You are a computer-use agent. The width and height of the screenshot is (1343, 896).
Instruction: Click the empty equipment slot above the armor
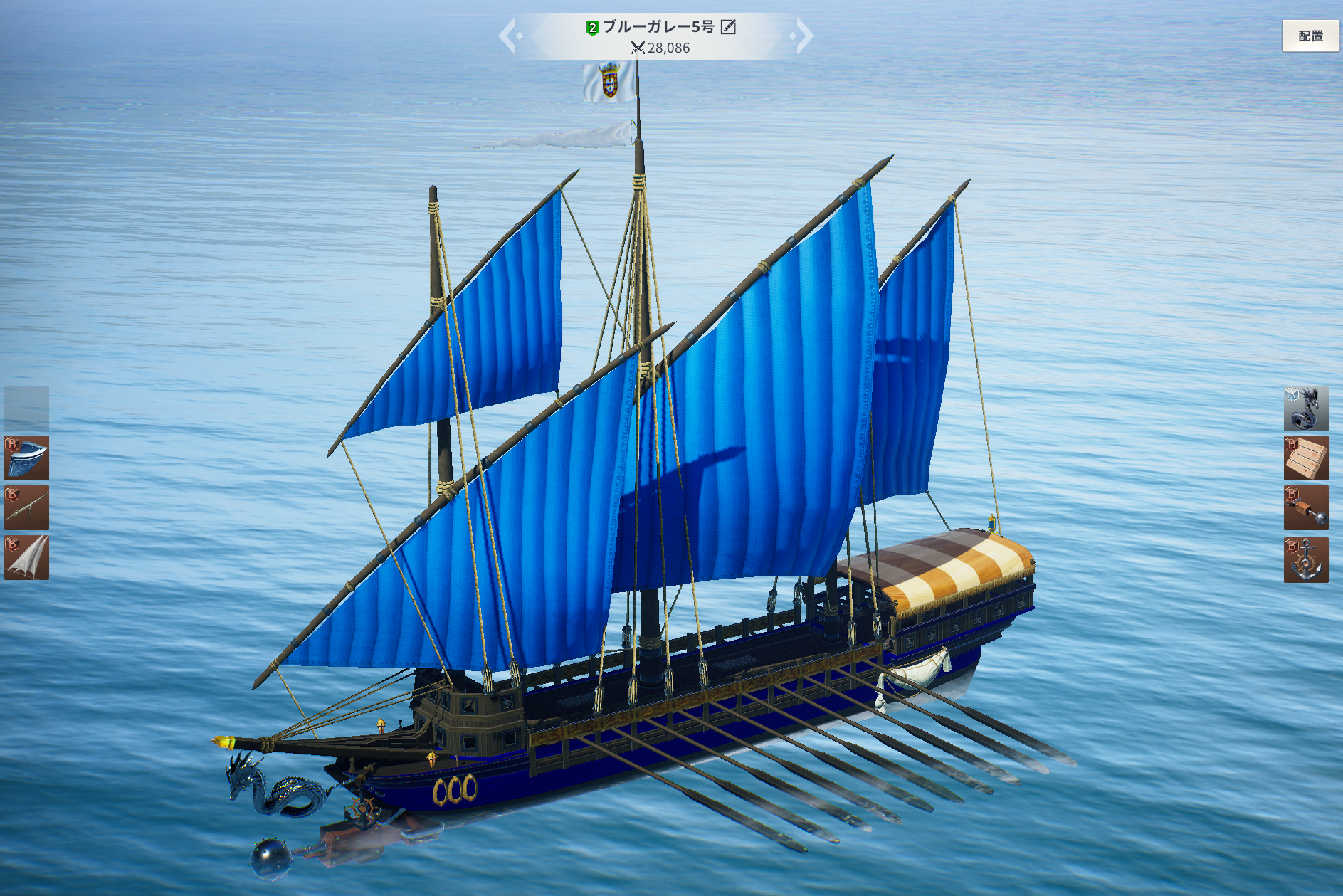tap(27, 408)
